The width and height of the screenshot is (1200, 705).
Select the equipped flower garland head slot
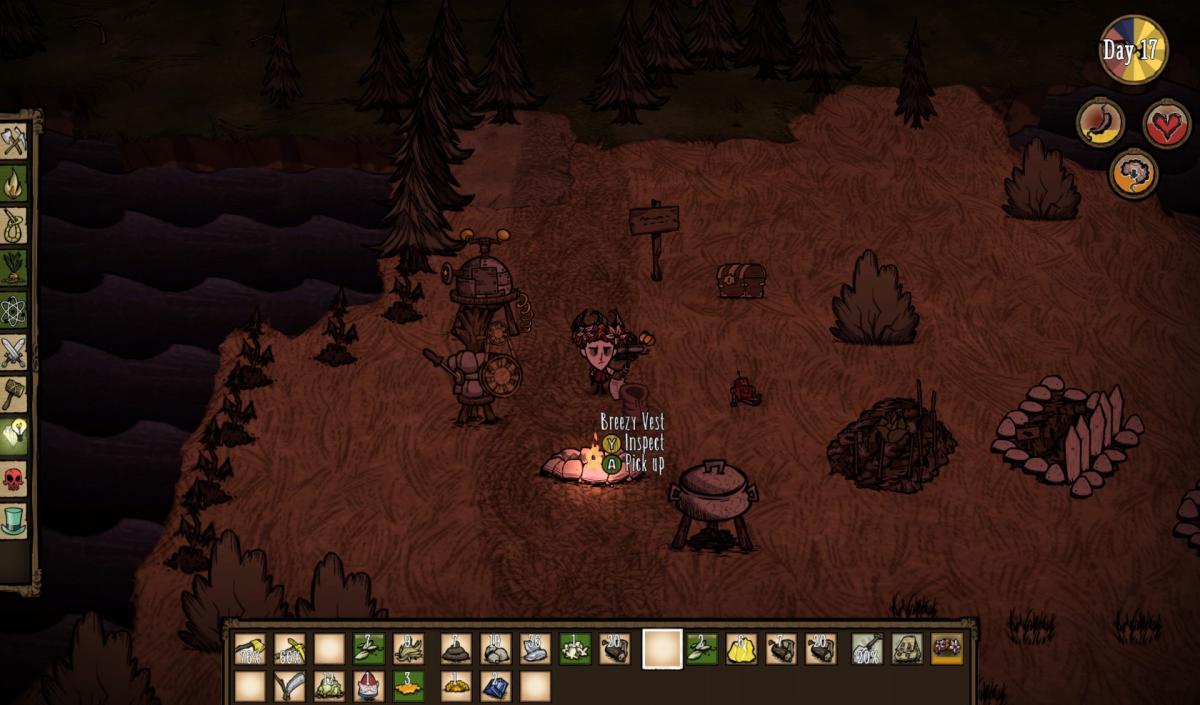click(947, 649)
